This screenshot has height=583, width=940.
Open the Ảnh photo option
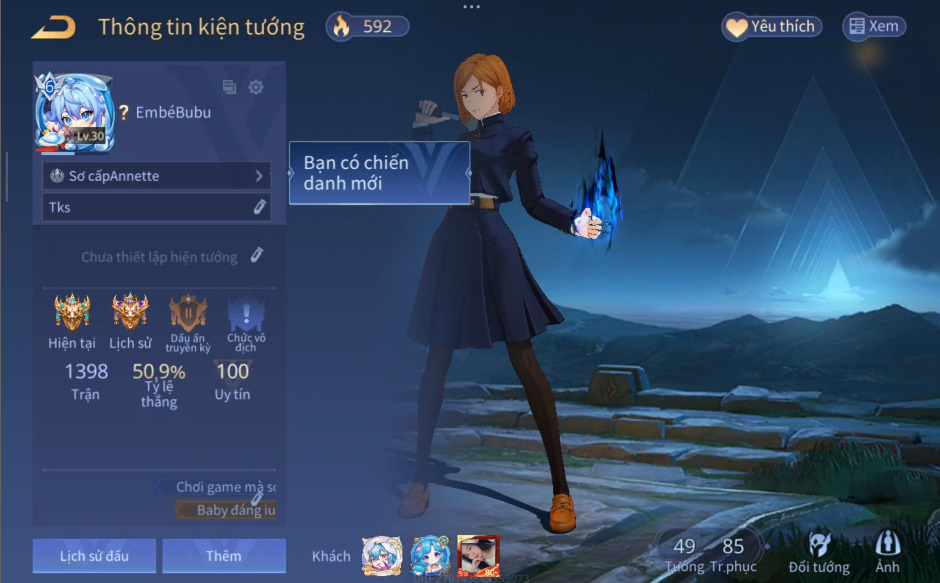coord(887,553)
